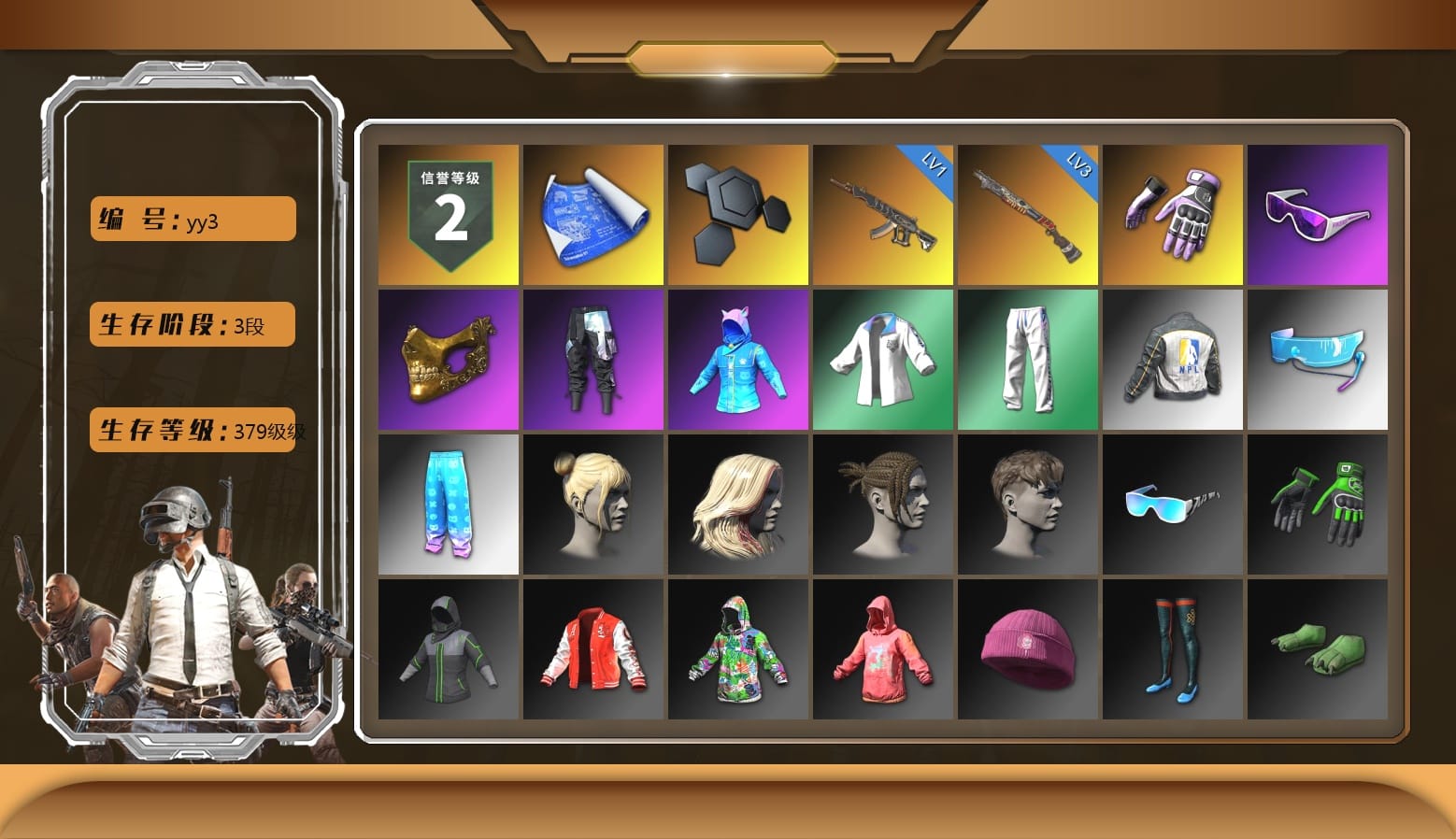Click the 生存阶段 3段 label
Image resolution: width=1456 pixels, height=839 pixels.
(x=191, y=324)
